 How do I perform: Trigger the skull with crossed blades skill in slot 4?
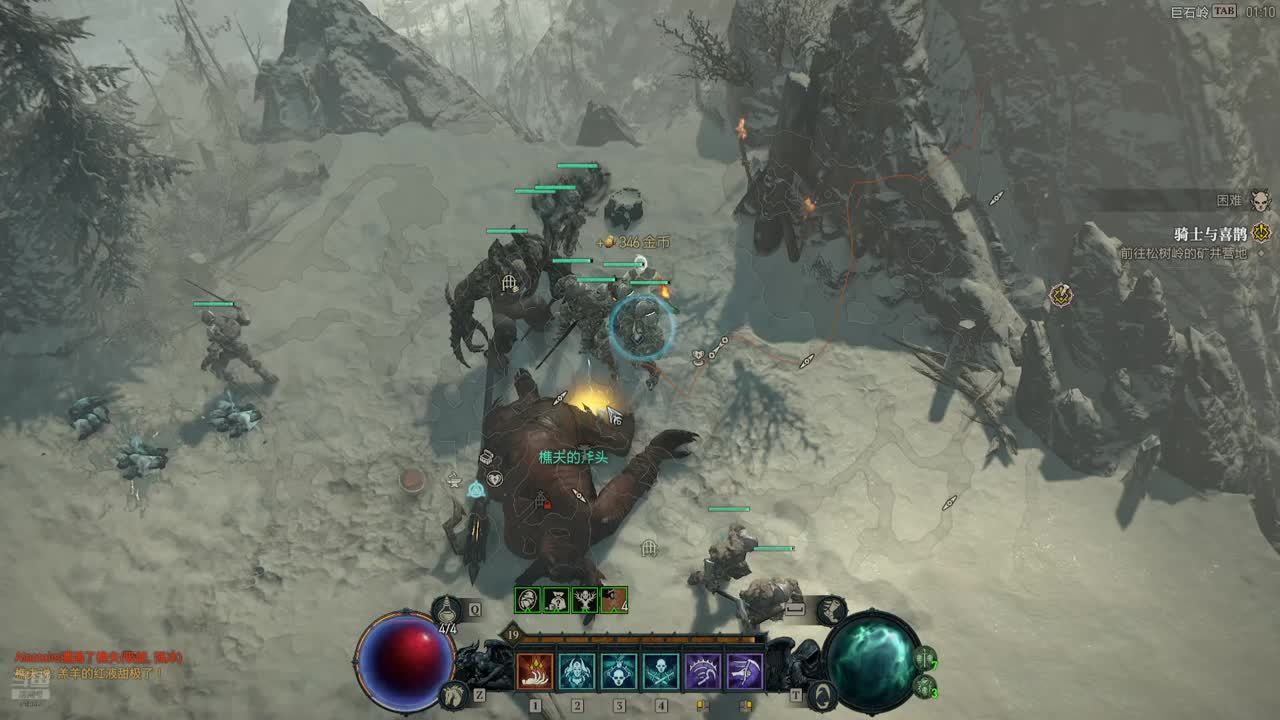click(661, 671)
